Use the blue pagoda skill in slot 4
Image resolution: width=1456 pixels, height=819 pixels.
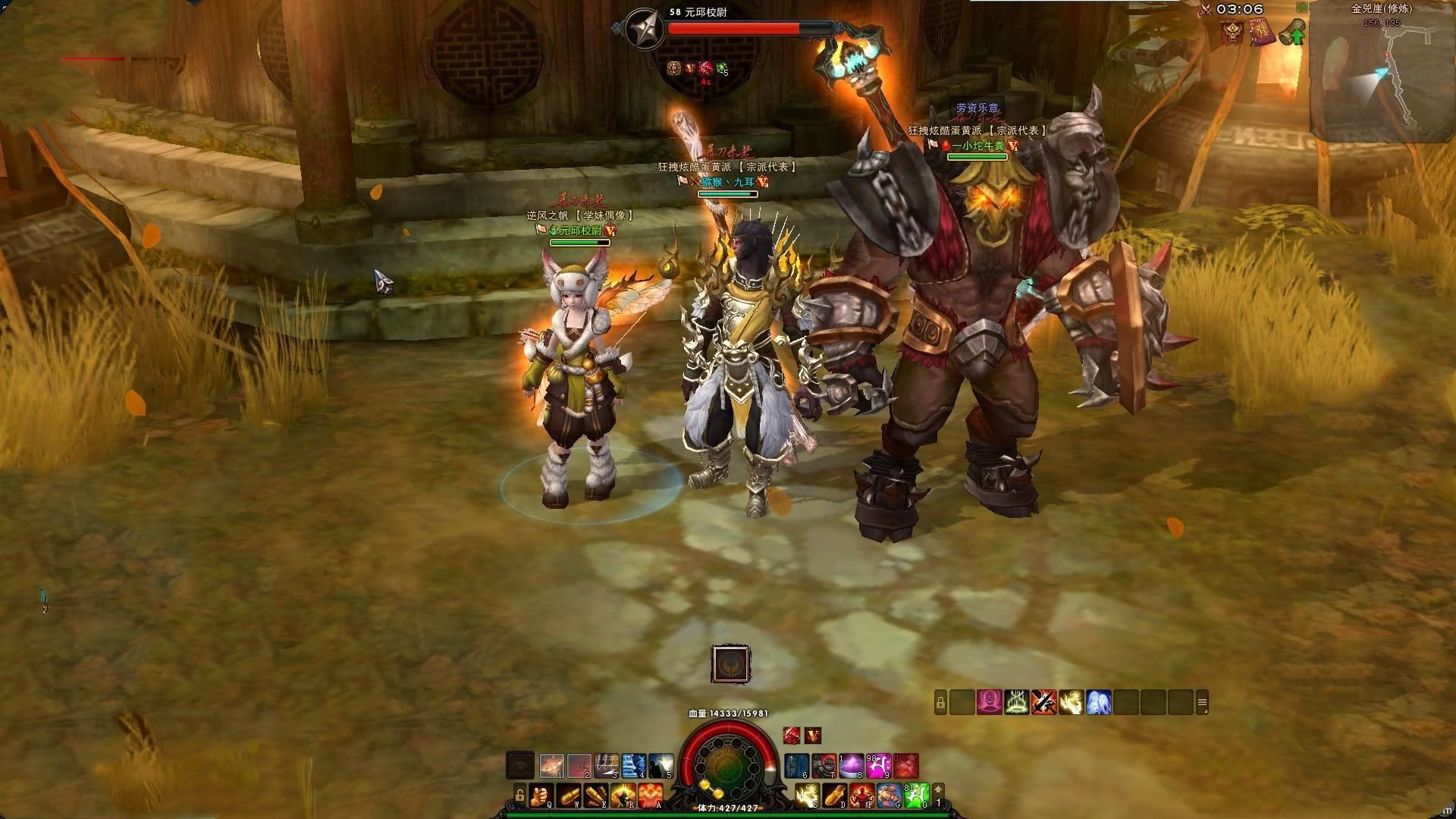click(634, 766)
